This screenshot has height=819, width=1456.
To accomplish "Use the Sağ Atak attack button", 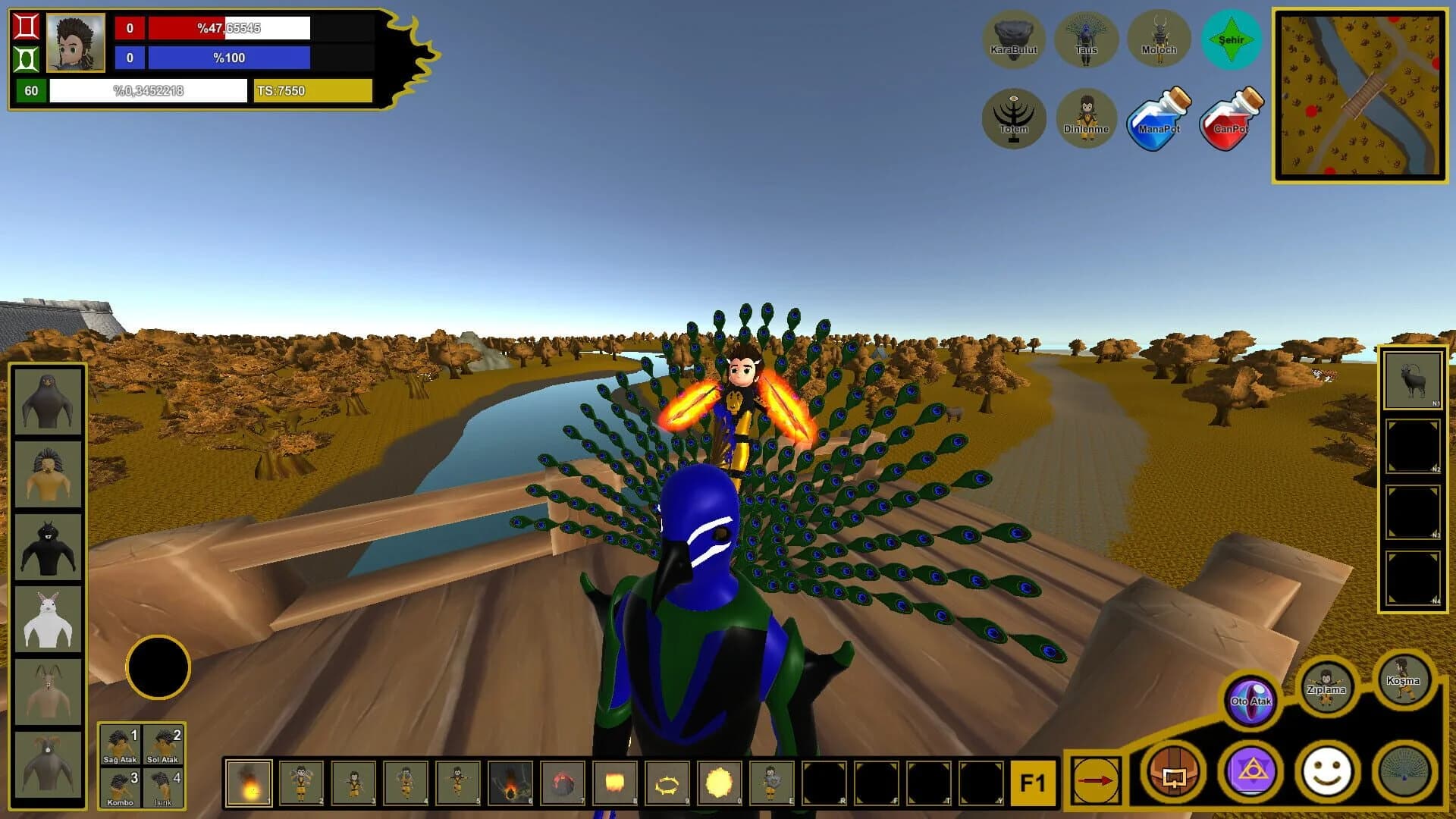I will [121, 745].
